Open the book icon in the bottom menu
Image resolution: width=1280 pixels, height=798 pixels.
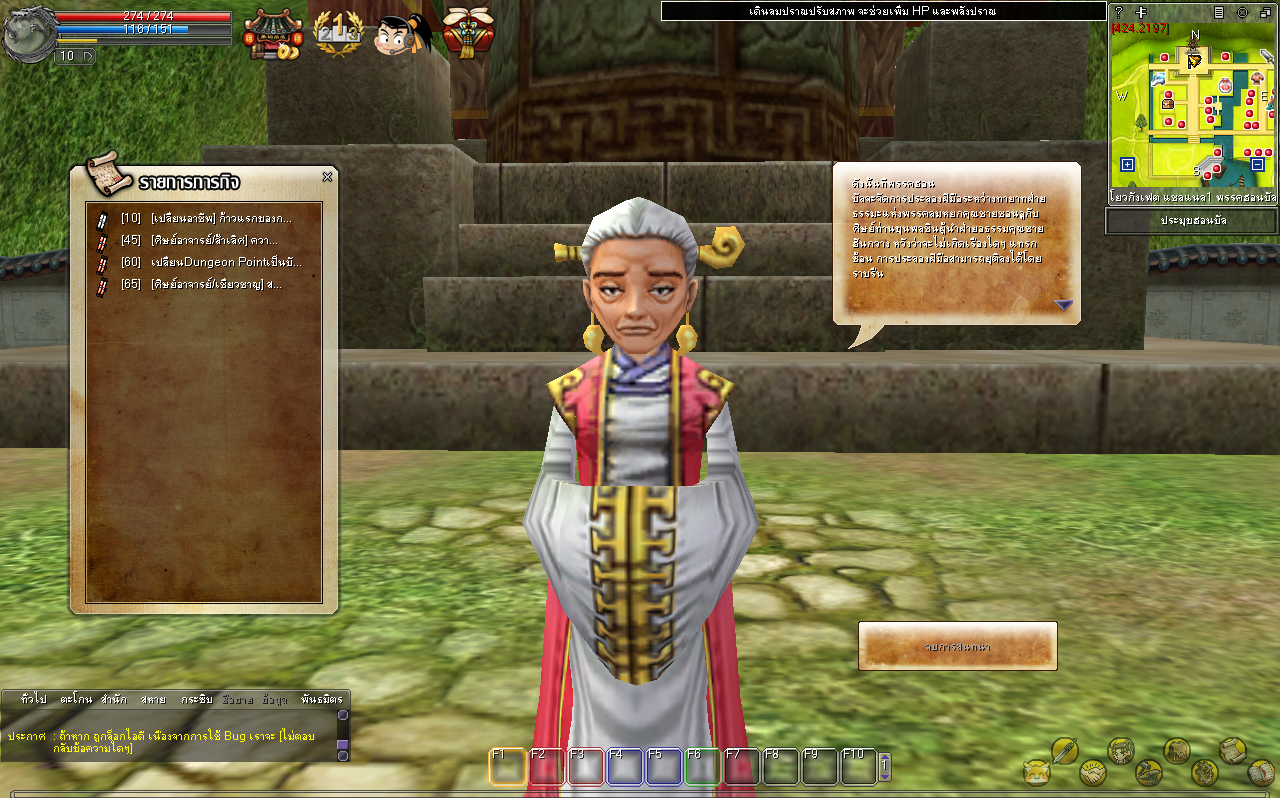point(1260,772)
